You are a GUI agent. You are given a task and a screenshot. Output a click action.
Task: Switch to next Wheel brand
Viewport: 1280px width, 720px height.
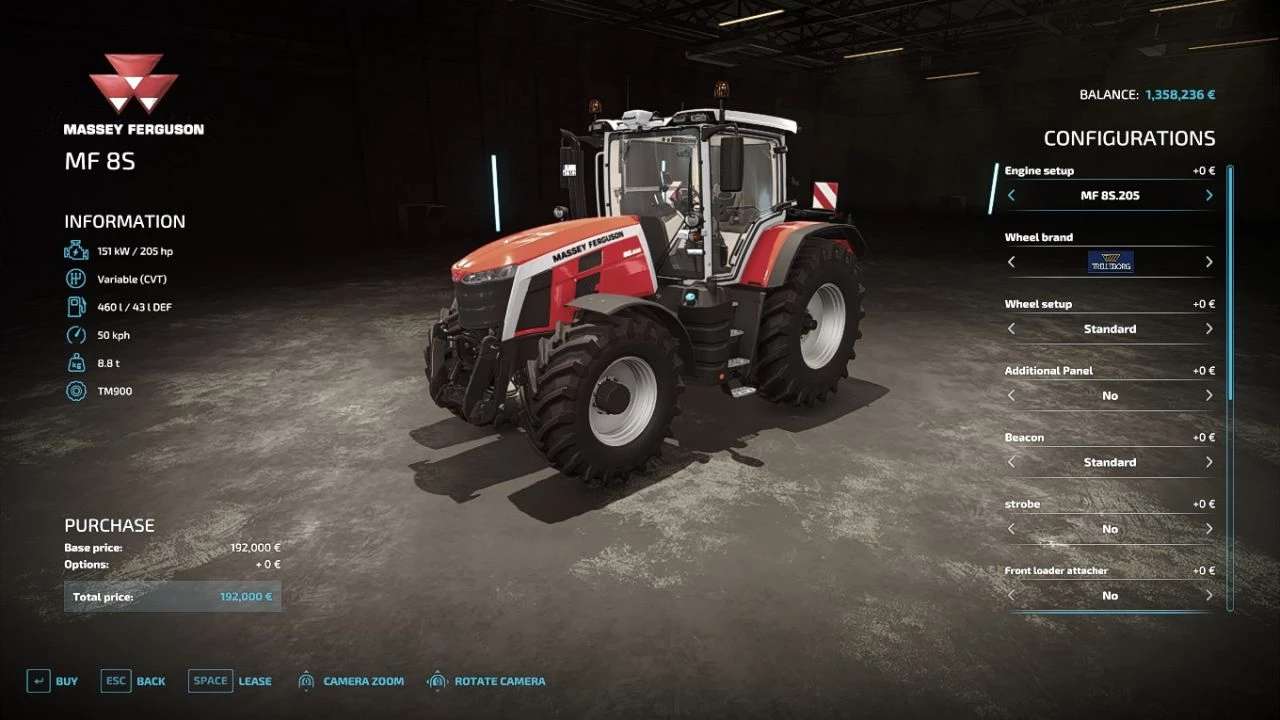coord(1209,262)
